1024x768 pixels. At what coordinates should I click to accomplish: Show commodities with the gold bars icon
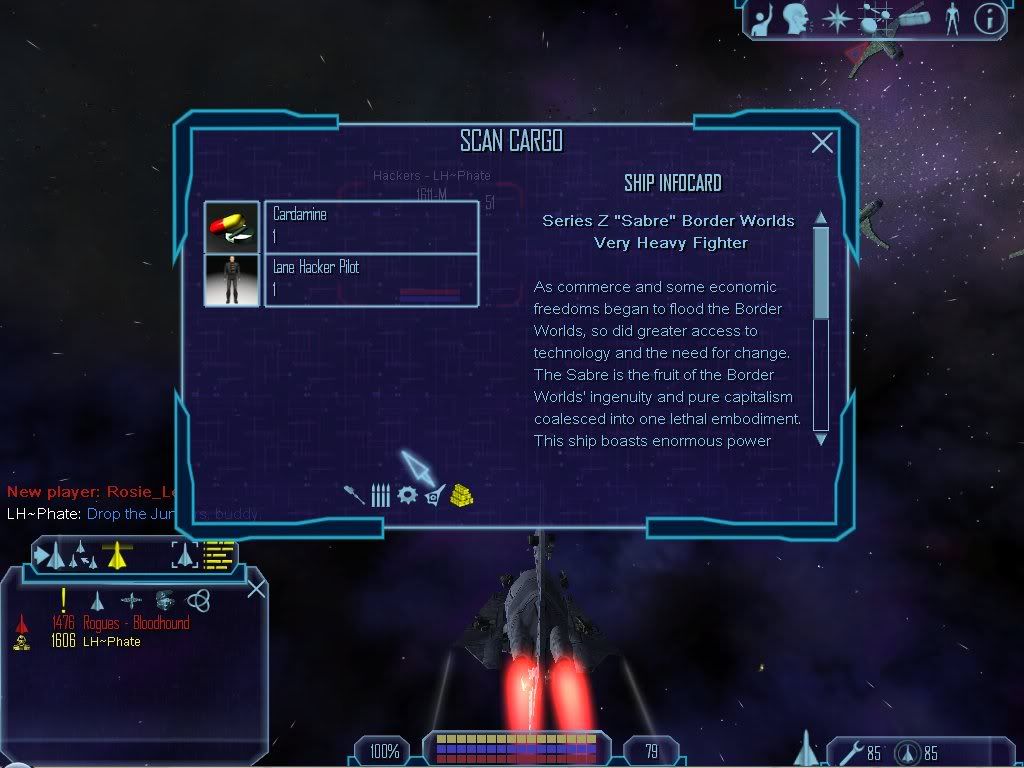[461, 494]
